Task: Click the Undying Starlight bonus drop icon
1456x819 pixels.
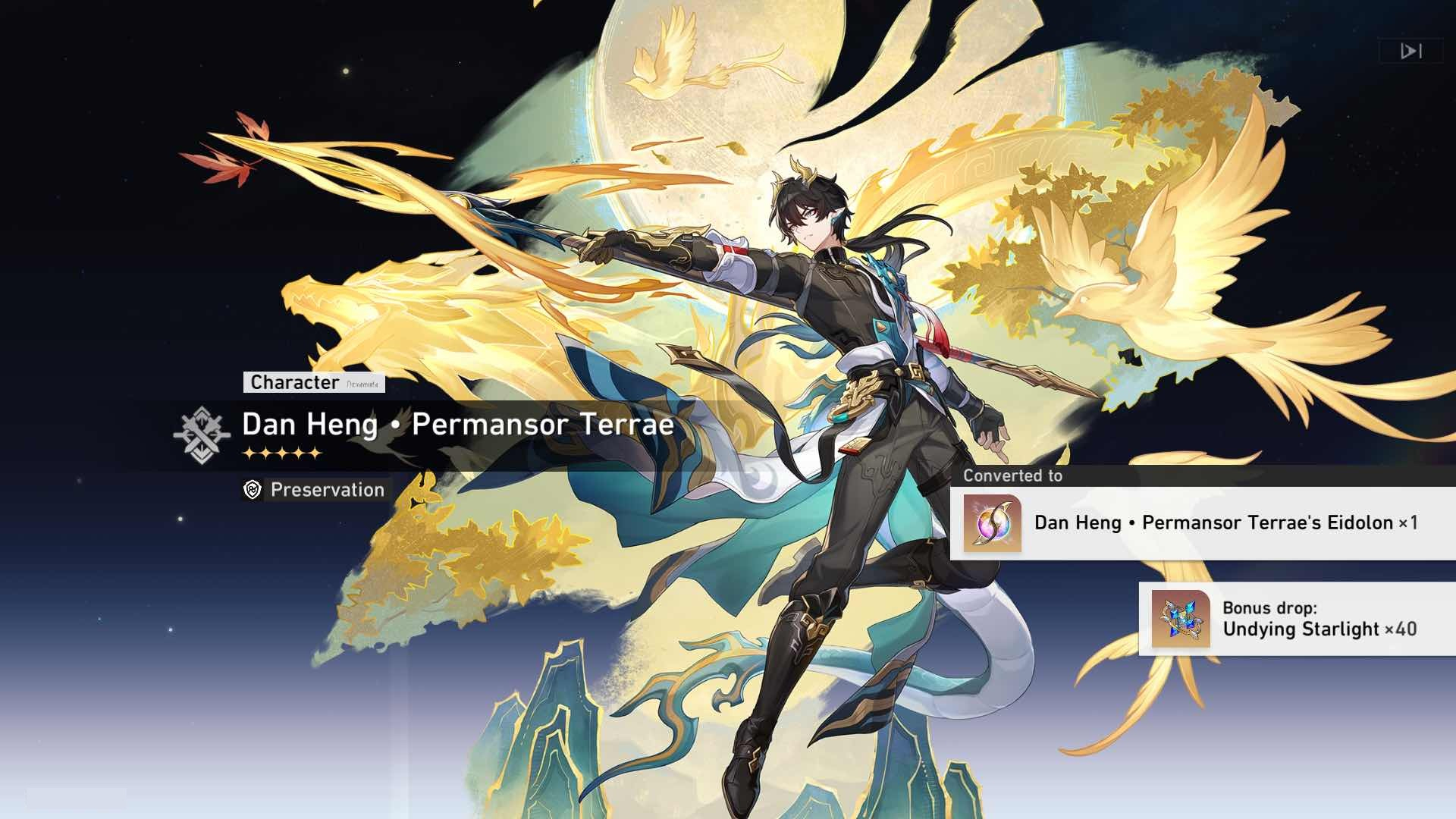Action: (x=1180, y=619)
